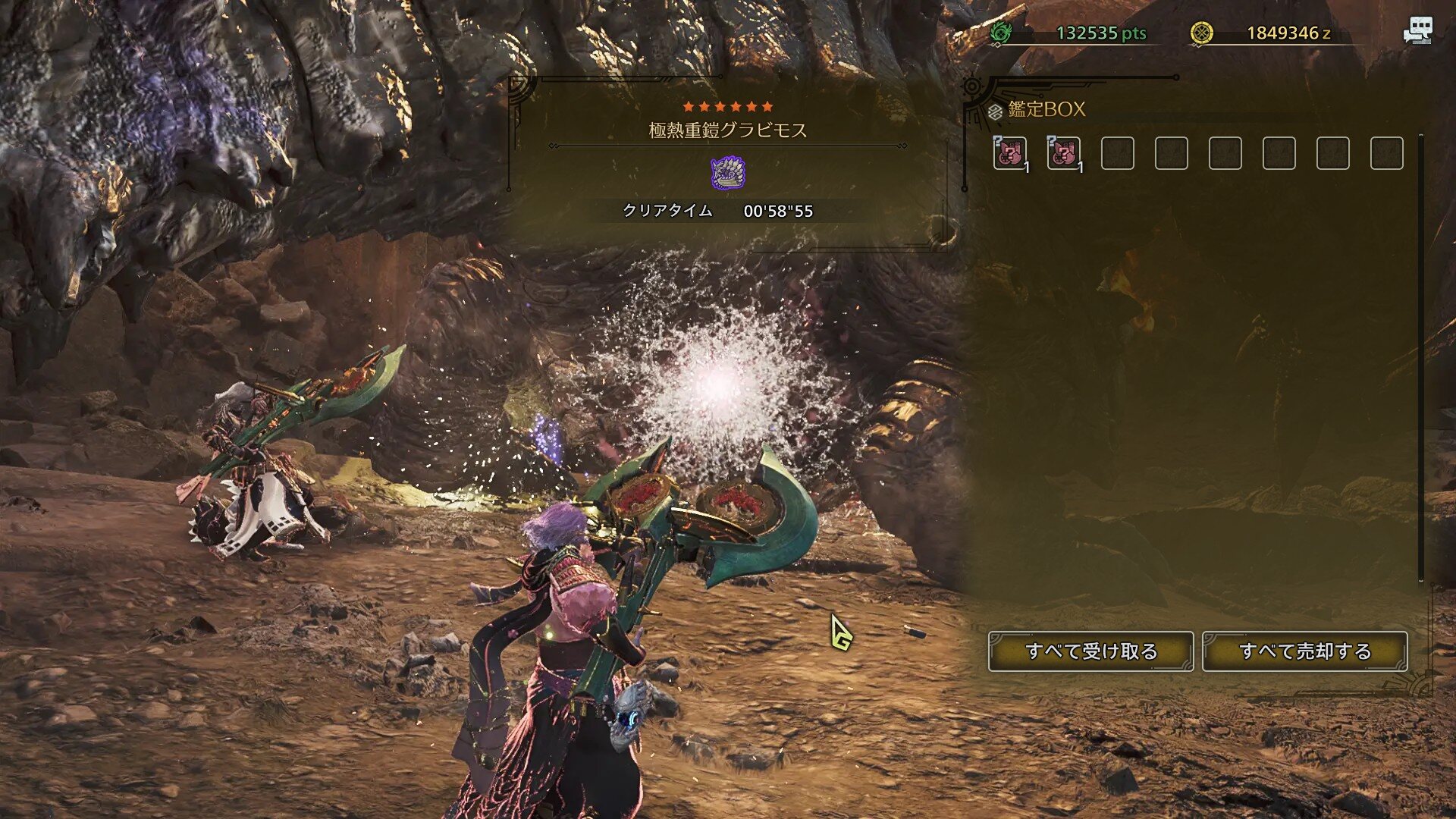
Task: Click the purple Gravios monster icon
Action: coord(728,173)
